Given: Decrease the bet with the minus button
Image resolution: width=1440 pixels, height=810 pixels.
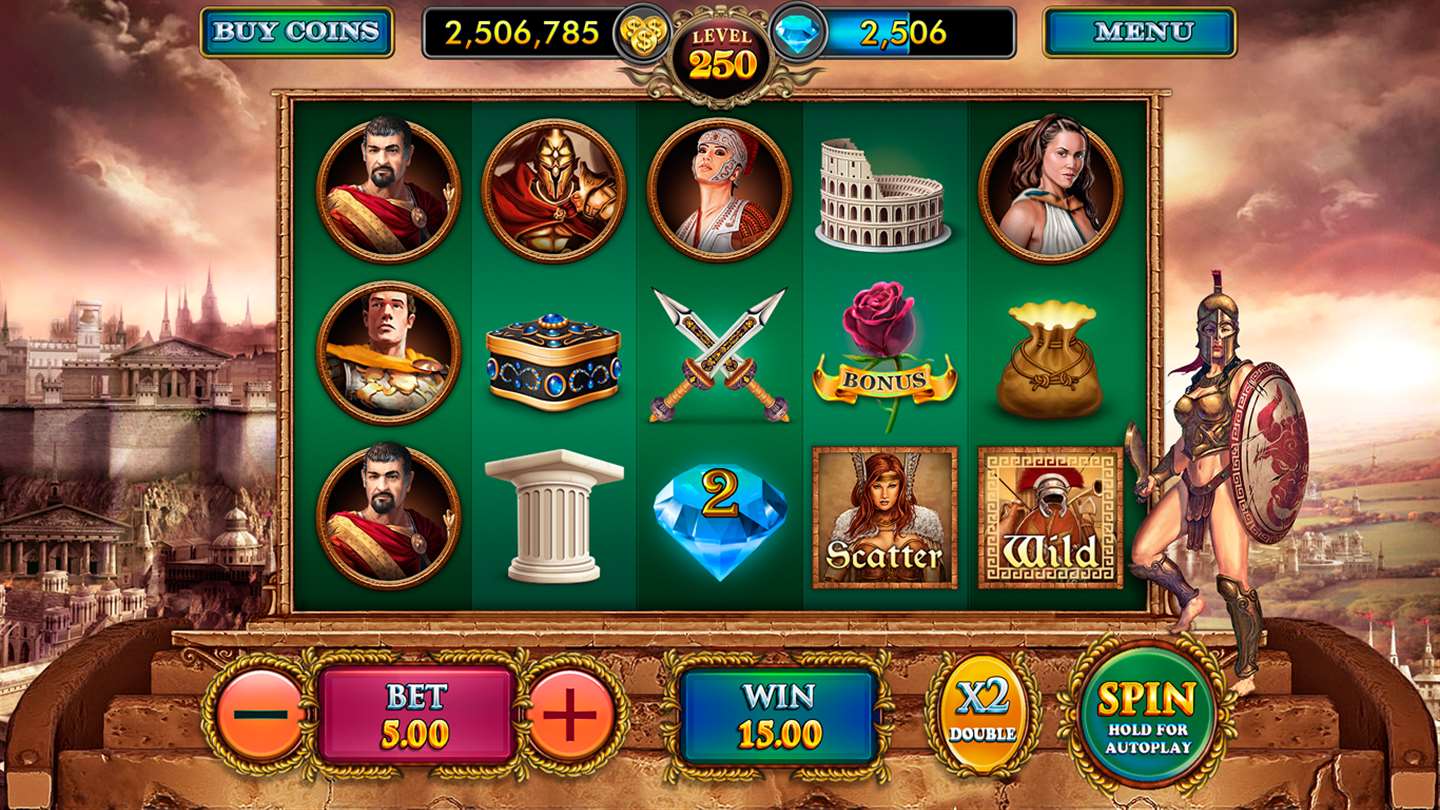Looking at the screenshot, I should (x=260, y=715).
